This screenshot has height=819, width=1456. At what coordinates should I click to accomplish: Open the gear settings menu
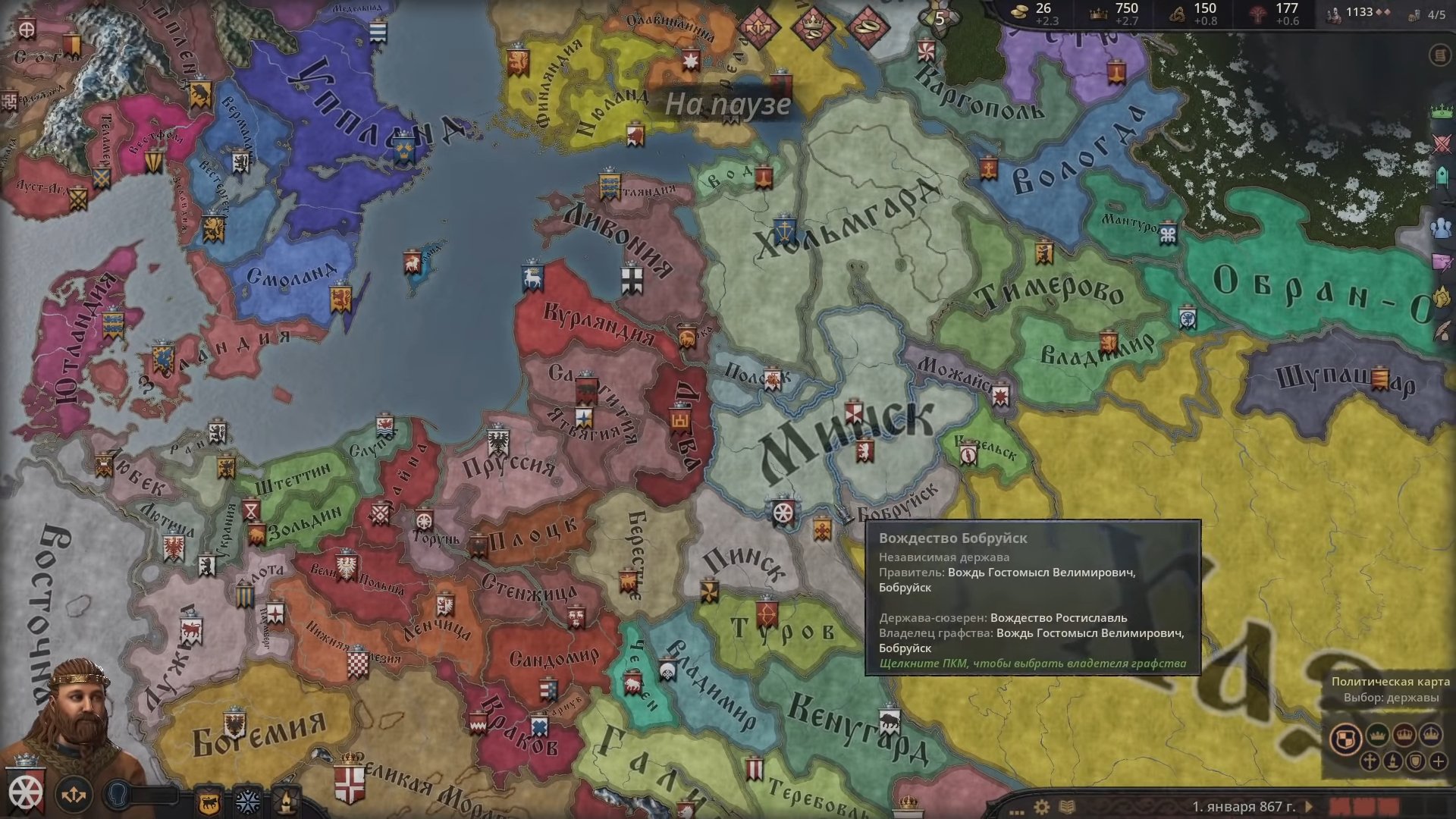[x=1042, y=806]
